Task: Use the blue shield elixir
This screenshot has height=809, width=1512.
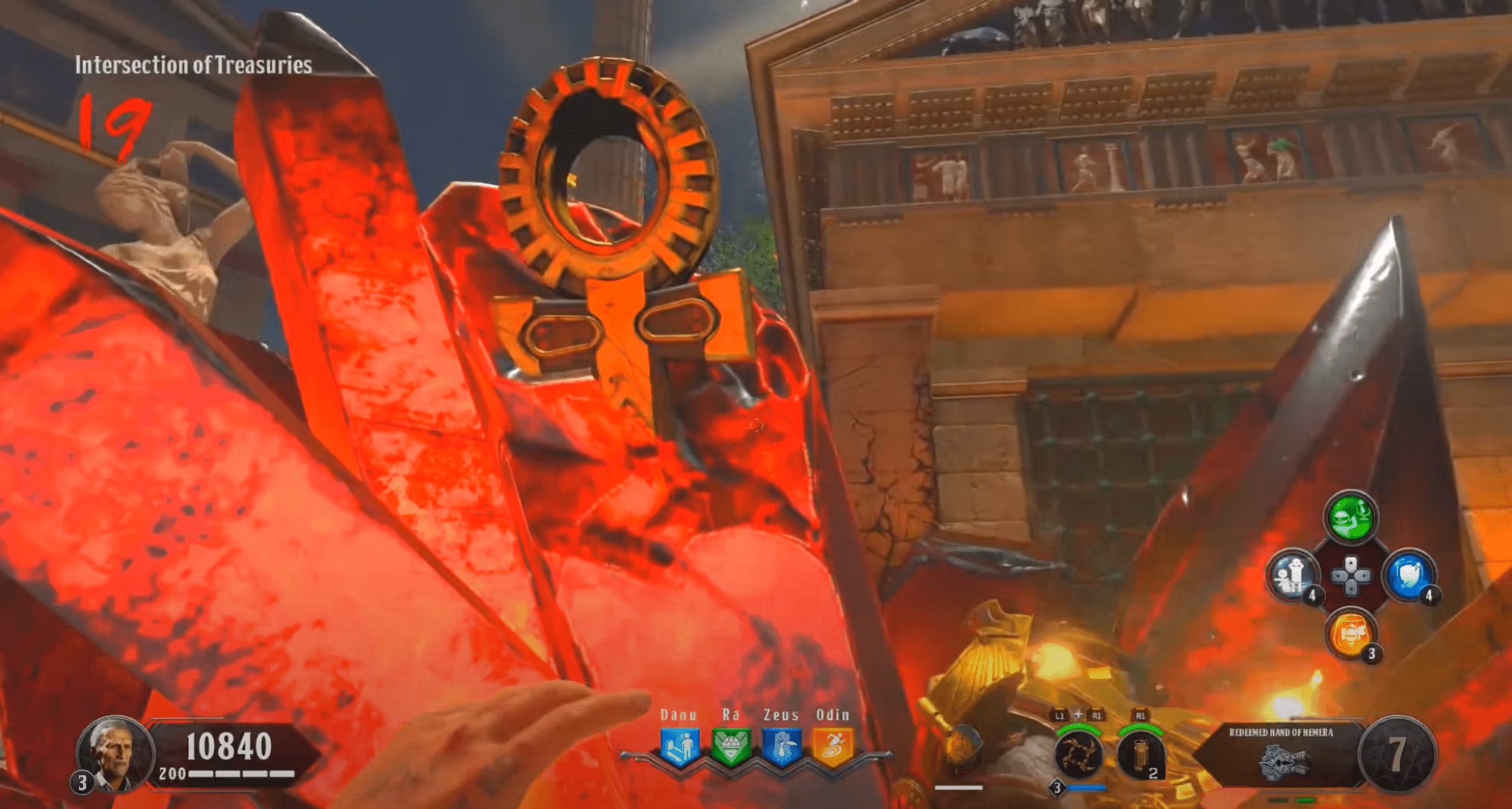Action: [x=1408, y=575]
